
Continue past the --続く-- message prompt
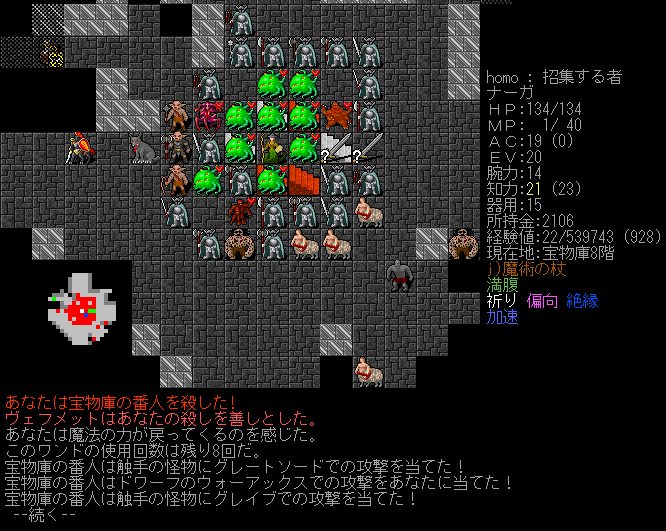point(44,514)
